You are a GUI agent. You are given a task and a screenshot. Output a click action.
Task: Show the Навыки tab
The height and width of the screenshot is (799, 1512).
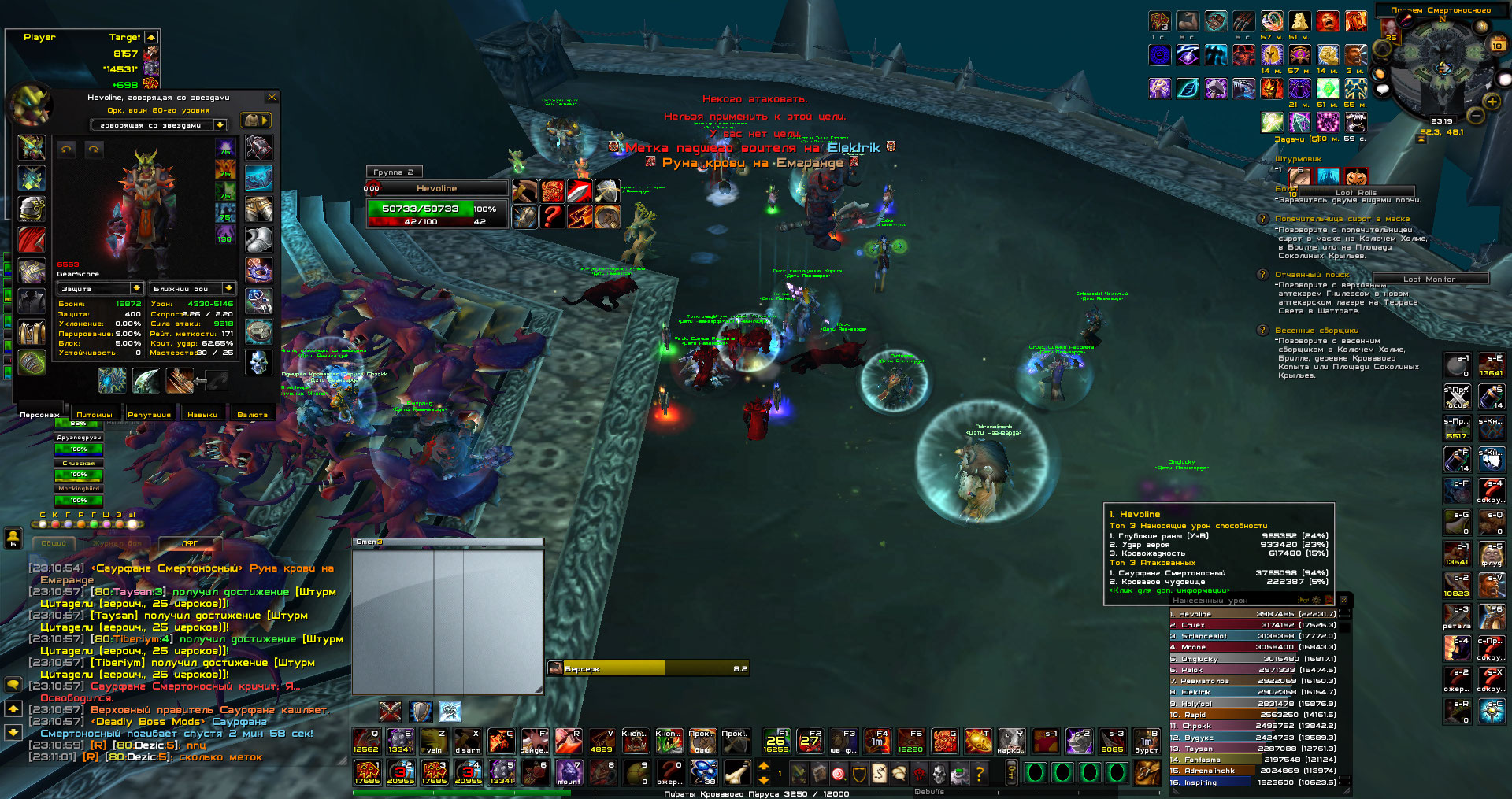click(x=202, y=414)
